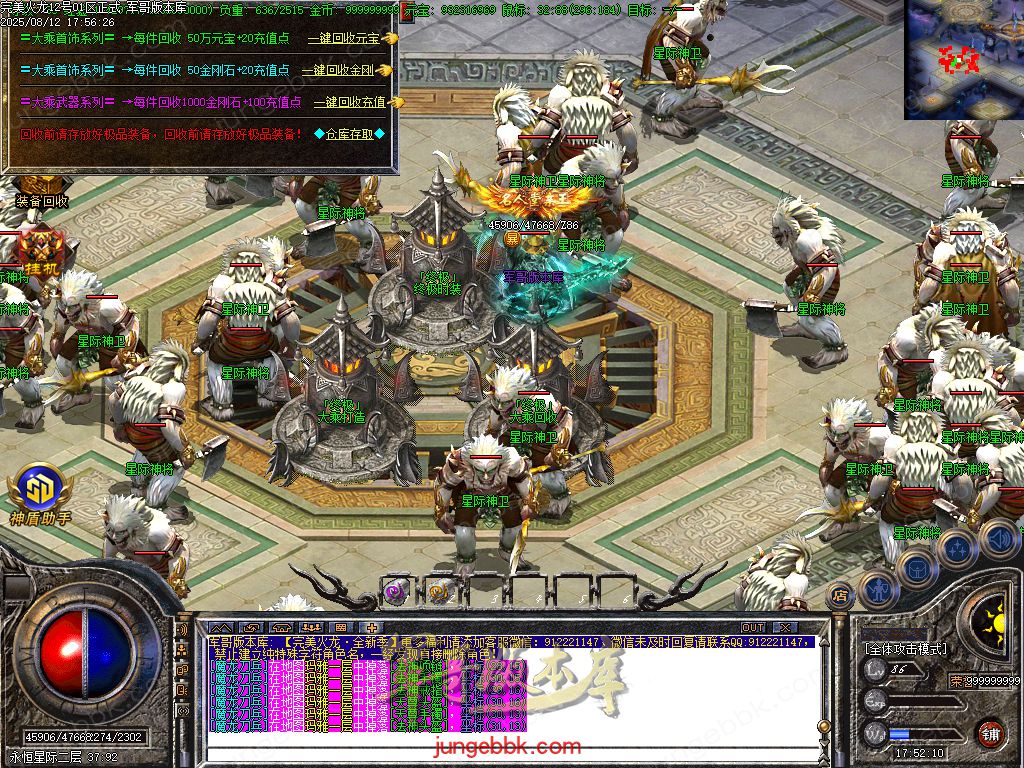
Task: Open the red 铺 stall button
Action: [x=990, y=733]
